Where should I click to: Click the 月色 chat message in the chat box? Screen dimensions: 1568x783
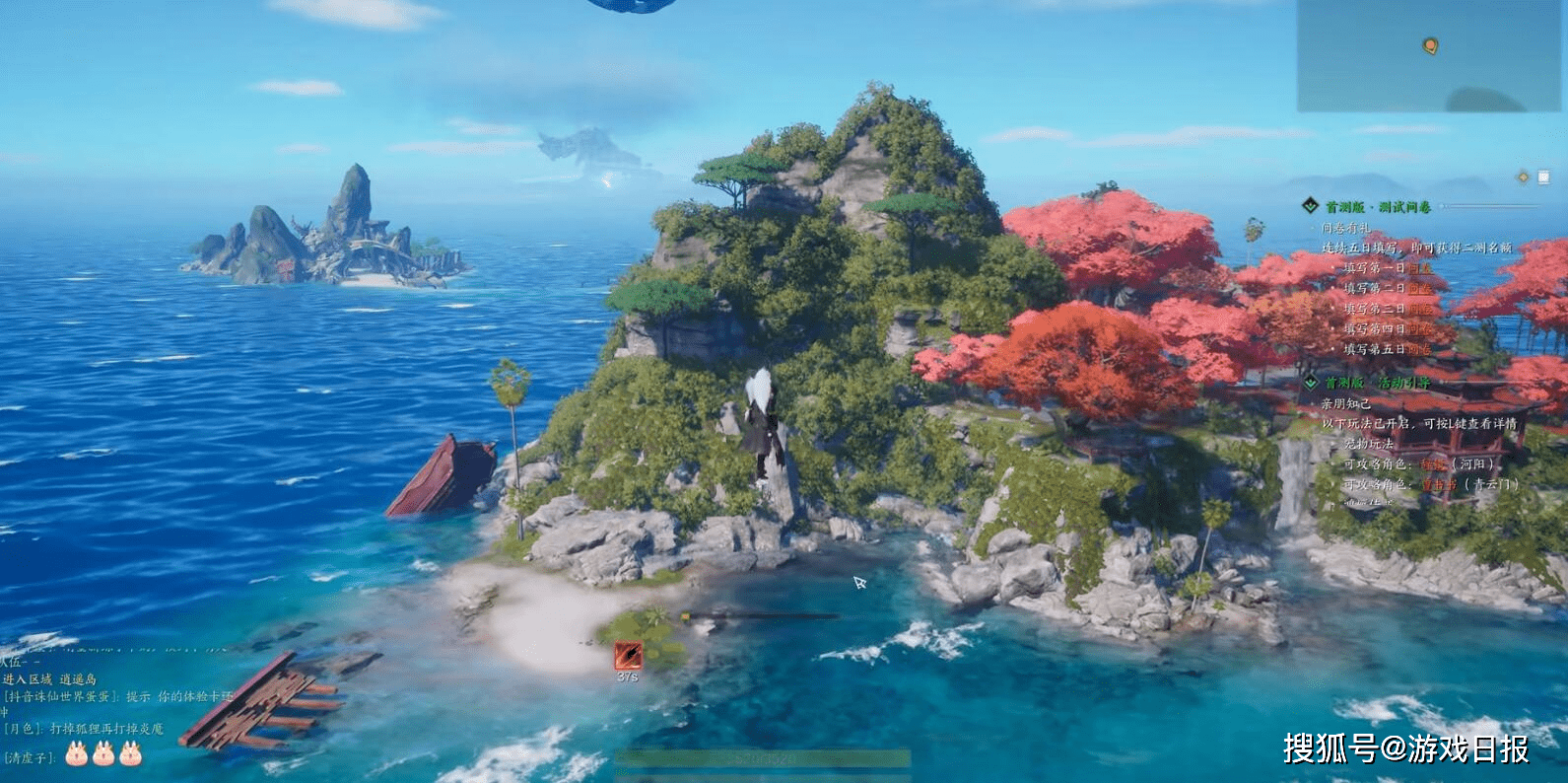pos(84,729)
